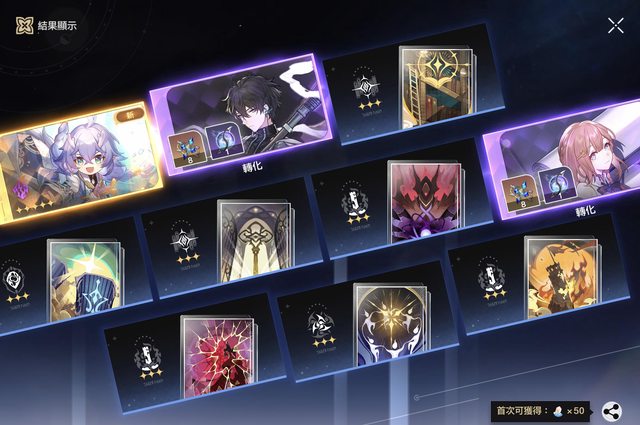The width and height of the screenshot is (640, 425).
Task: Share the warp results
Action: pyautogui.click(x=612, y=411)
